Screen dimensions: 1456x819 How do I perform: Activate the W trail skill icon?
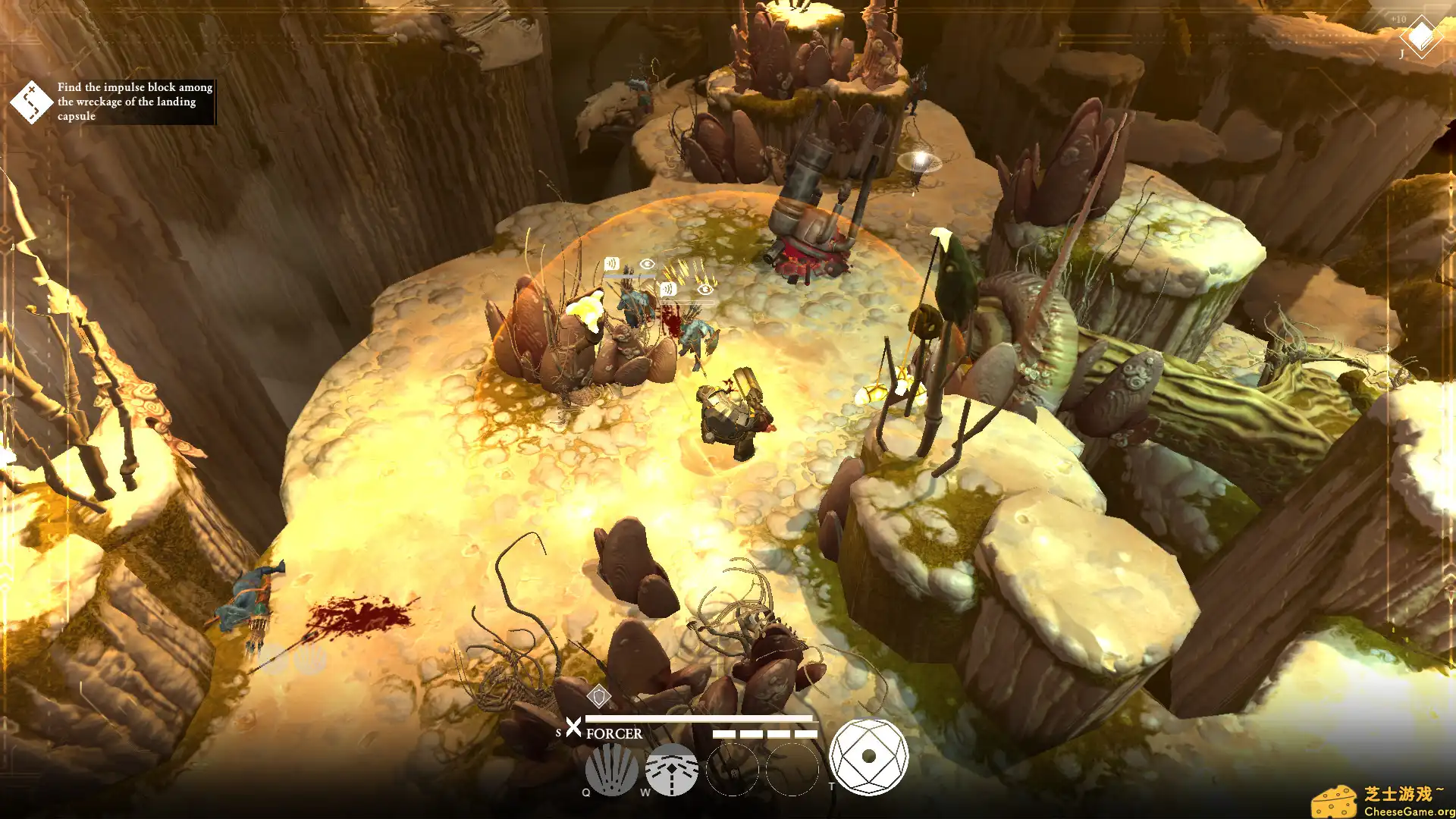point(670,770)
